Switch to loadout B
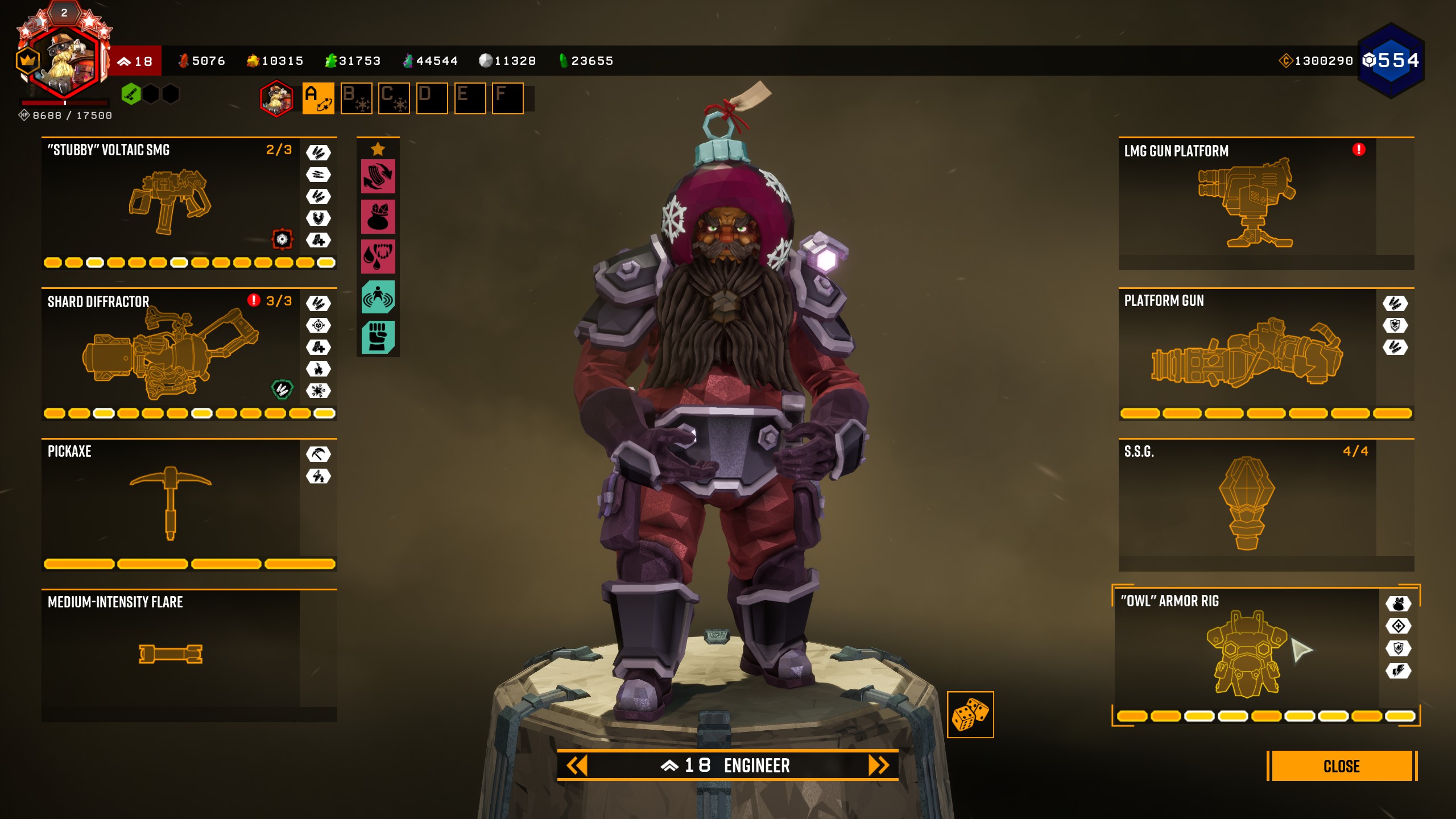The height and width of the screenshot is (819, 1456). 356,98
